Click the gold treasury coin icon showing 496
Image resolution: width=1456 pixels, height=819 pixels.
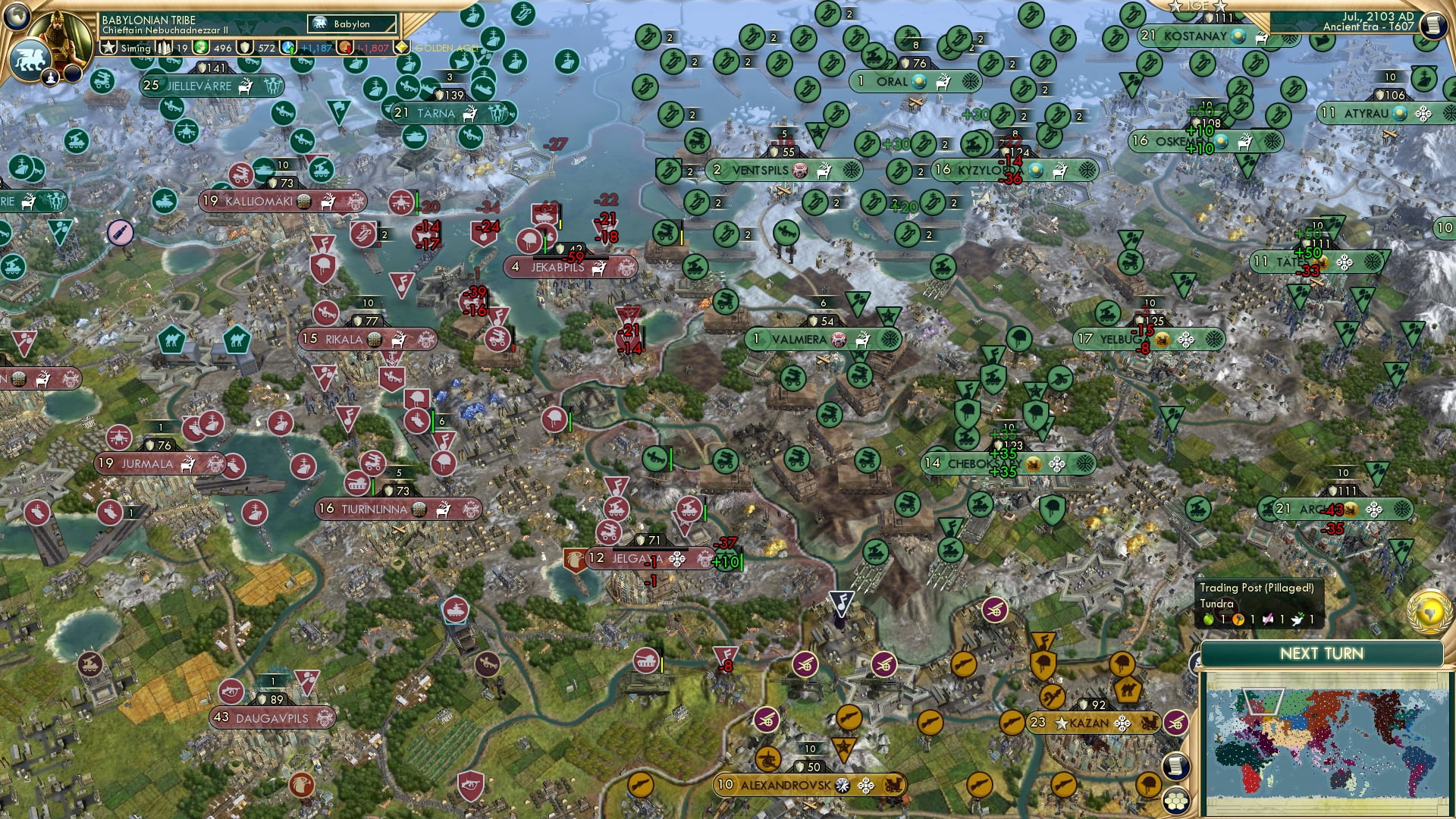pos(202,47)
